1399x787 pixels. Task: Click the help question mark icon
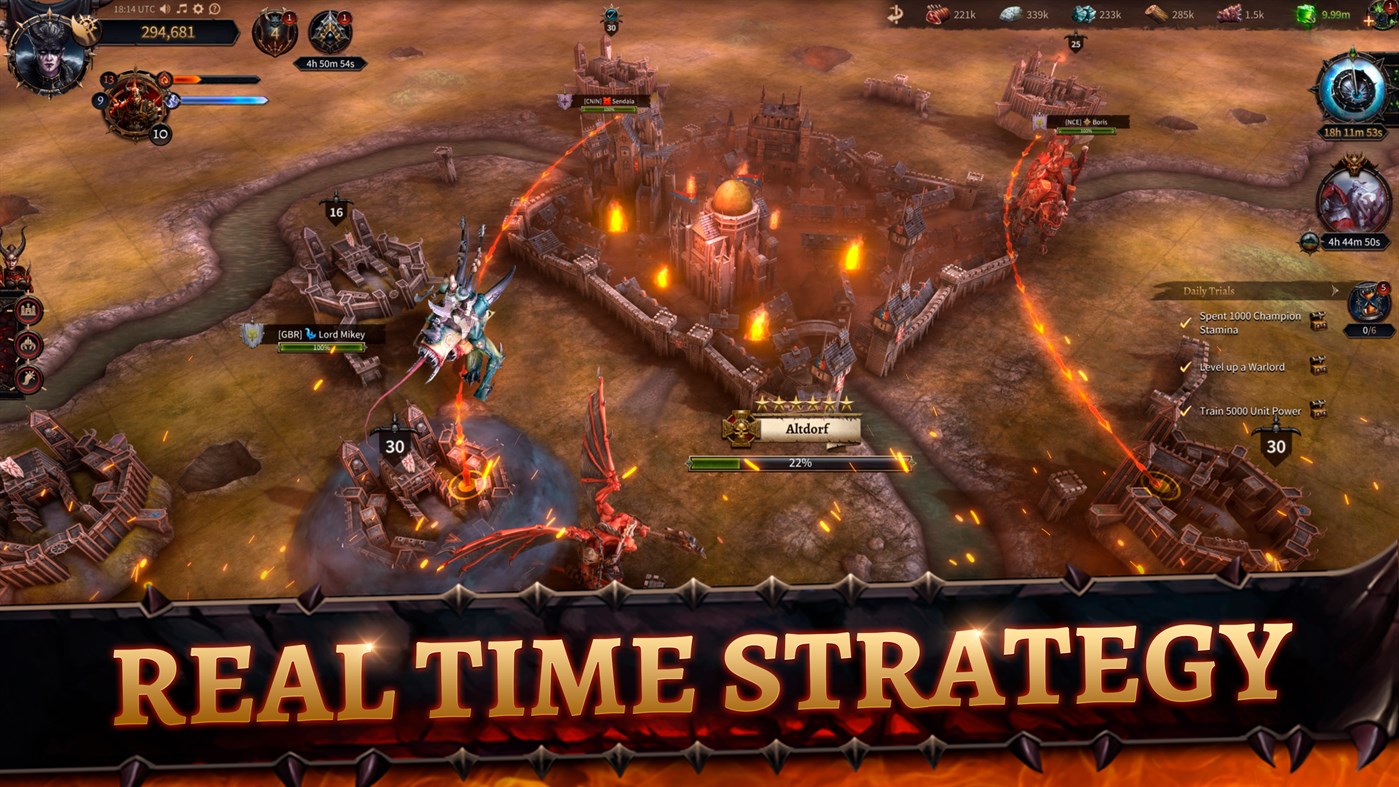(214, 9)
